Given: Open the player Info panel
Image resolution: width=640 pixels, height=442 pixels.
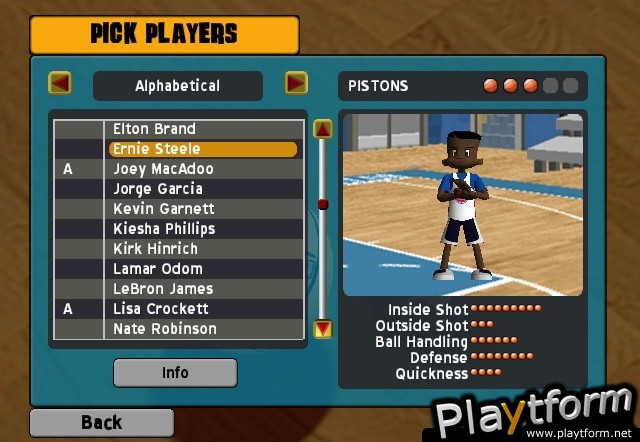Looking at the screenshot, I should [175, 373].
